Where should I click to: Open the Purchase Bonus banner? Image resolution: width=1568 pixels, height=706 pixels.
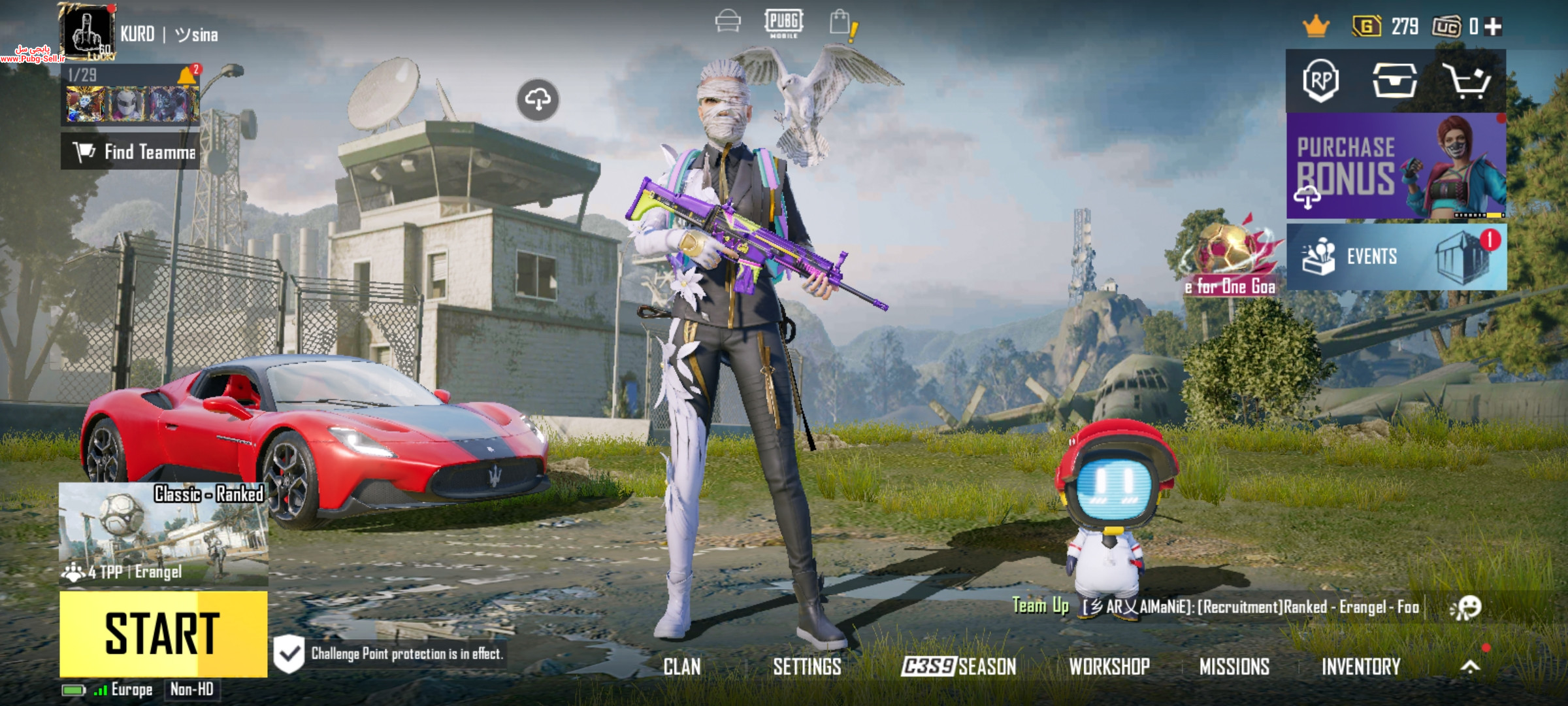(1396, 166)
